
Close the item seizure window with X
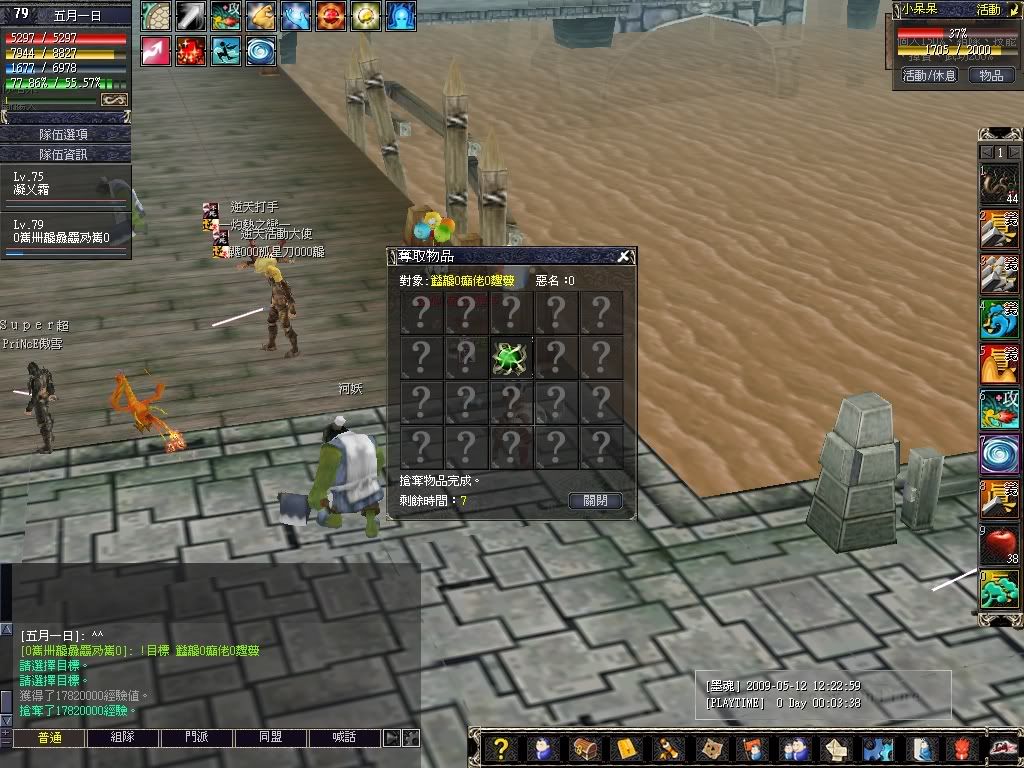pyautogui.click(x=624, y=256)
